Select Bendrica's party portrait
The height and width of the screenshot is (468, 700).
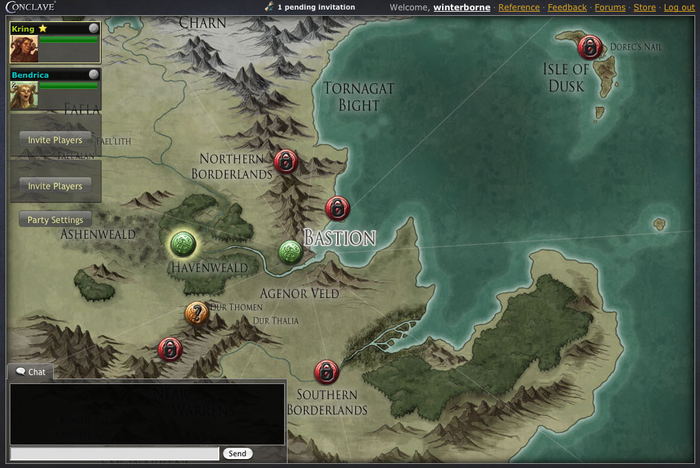click(25, 95)
